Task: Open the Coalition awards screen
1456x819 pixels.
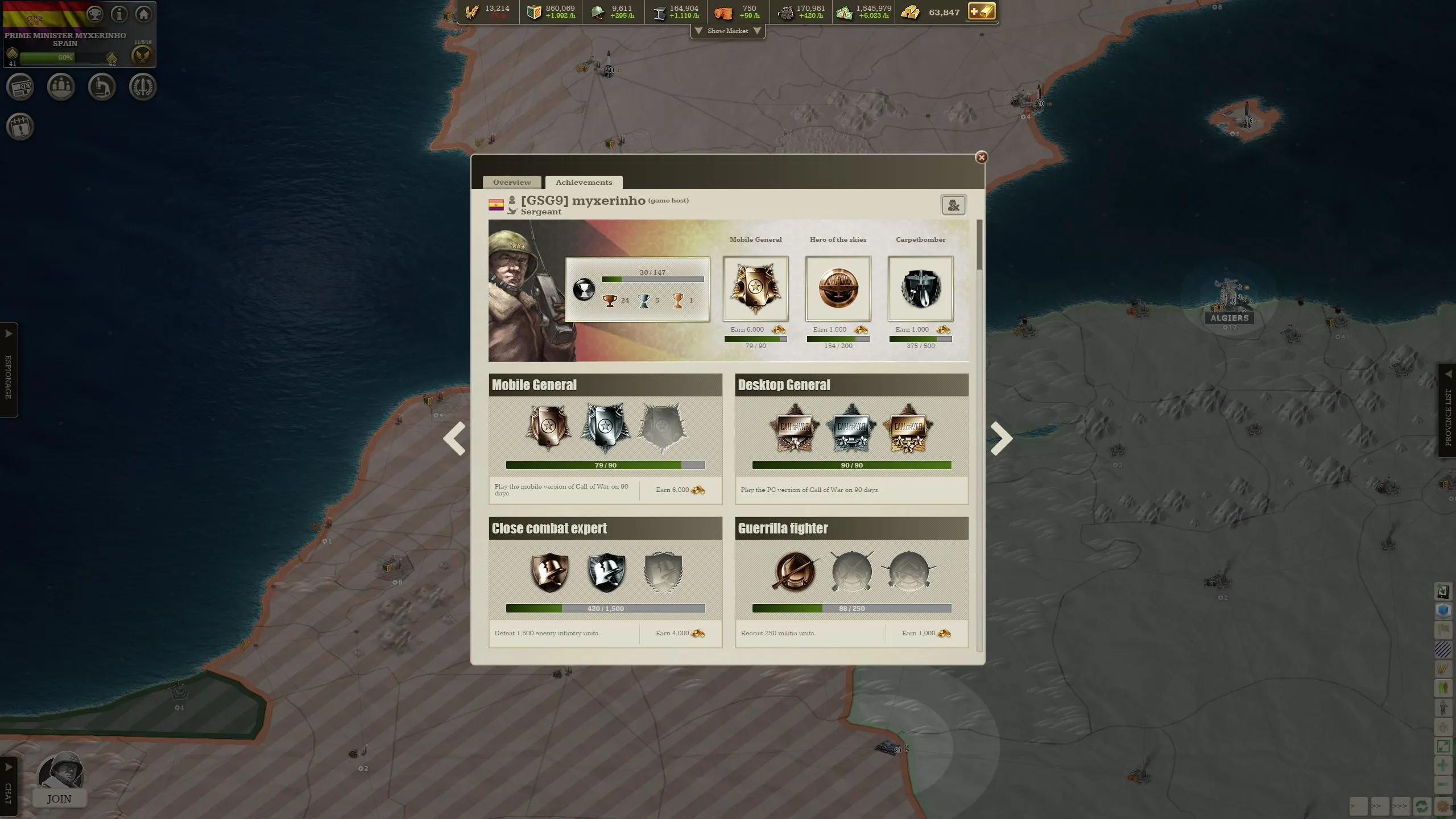Action: coord(143,86)
